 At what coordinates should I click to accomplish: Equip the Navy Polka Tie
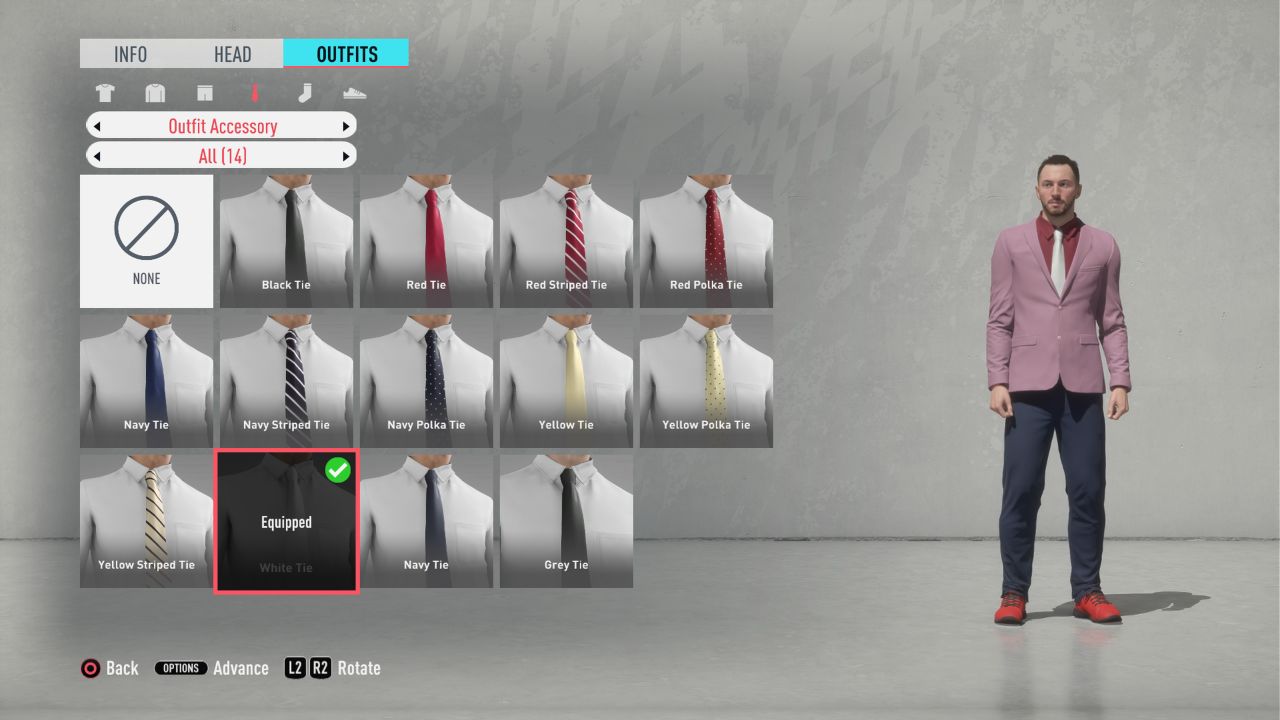pos(426,381)
